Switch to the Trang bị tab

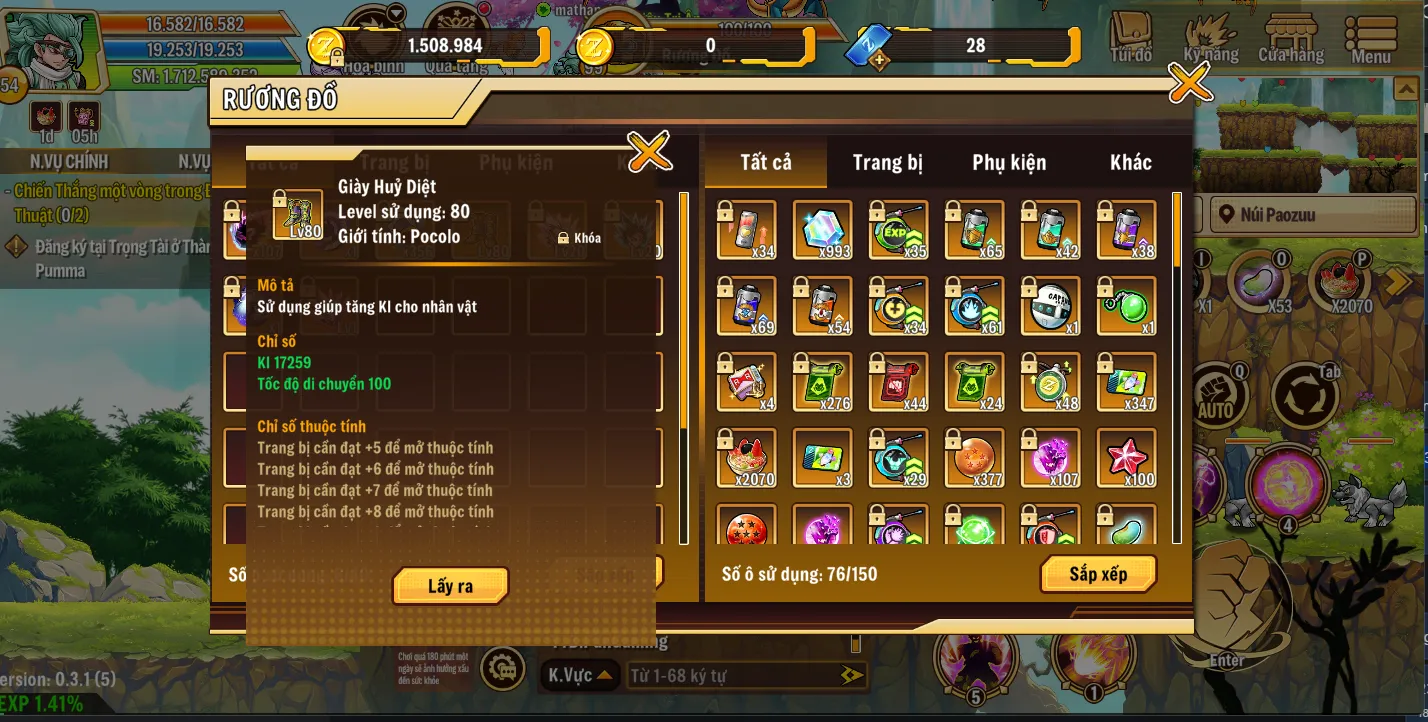888,162
